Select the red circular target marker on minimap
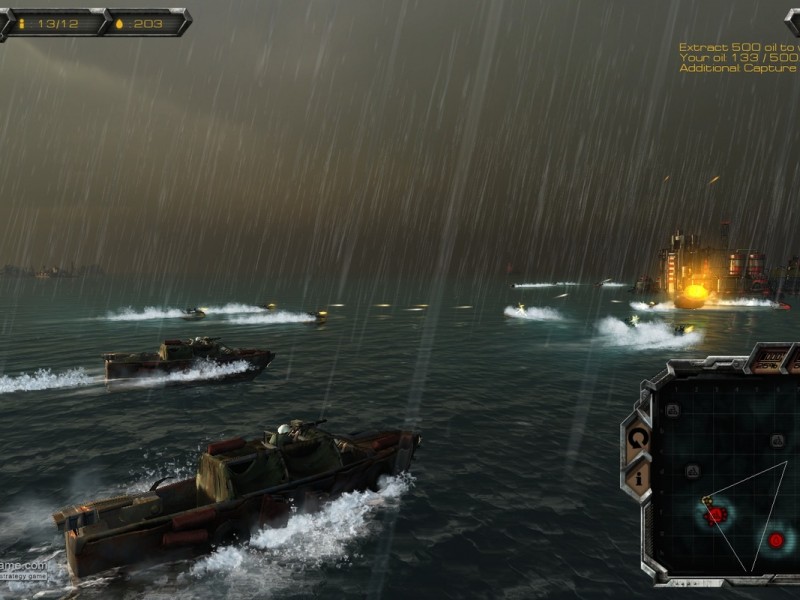This screenshot has height=600, width=800. pyautogui.click(x=776, y=540)
